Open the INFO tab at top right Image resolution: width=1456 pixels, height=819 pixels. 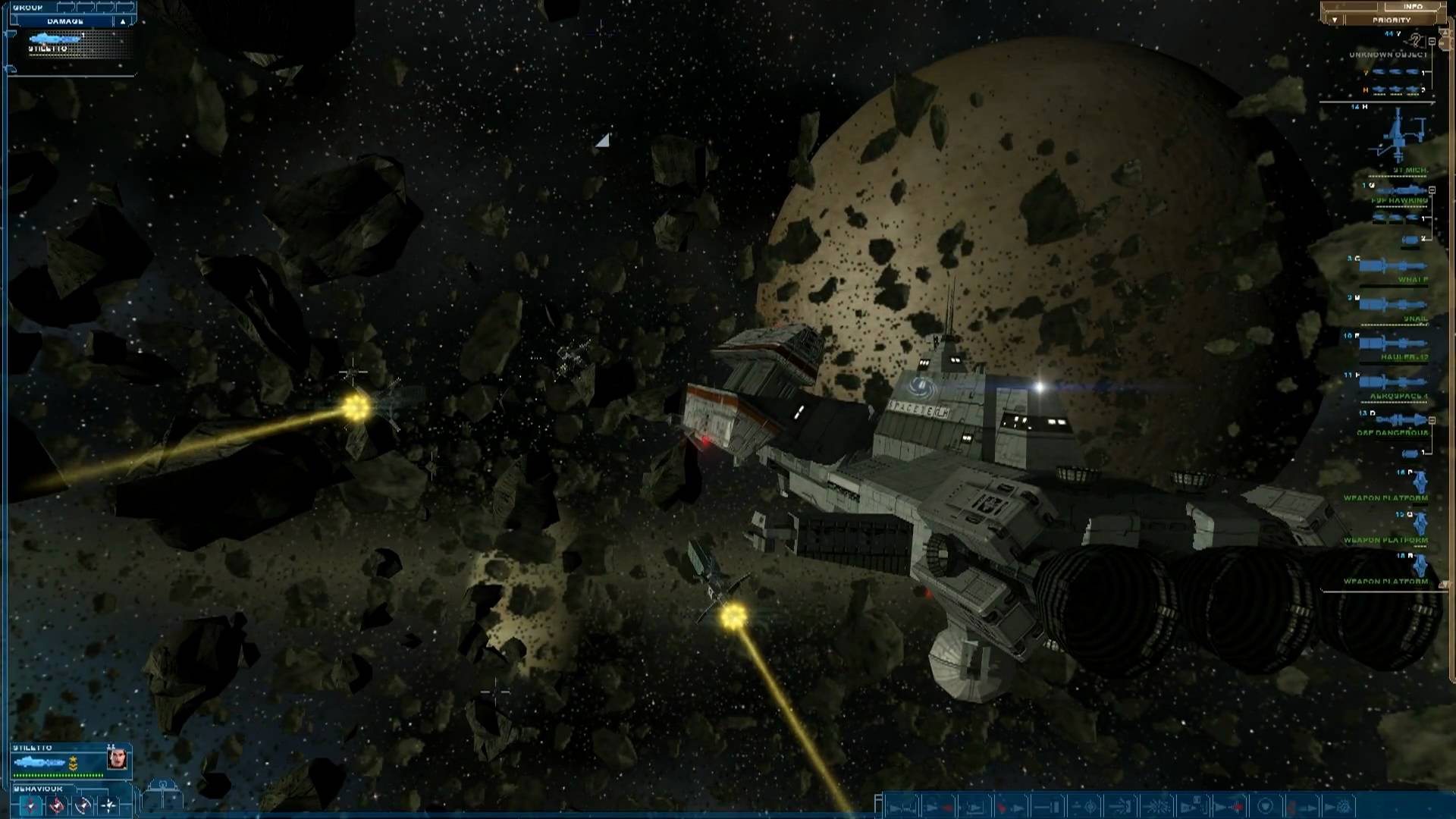click(x=1413, y=6)
